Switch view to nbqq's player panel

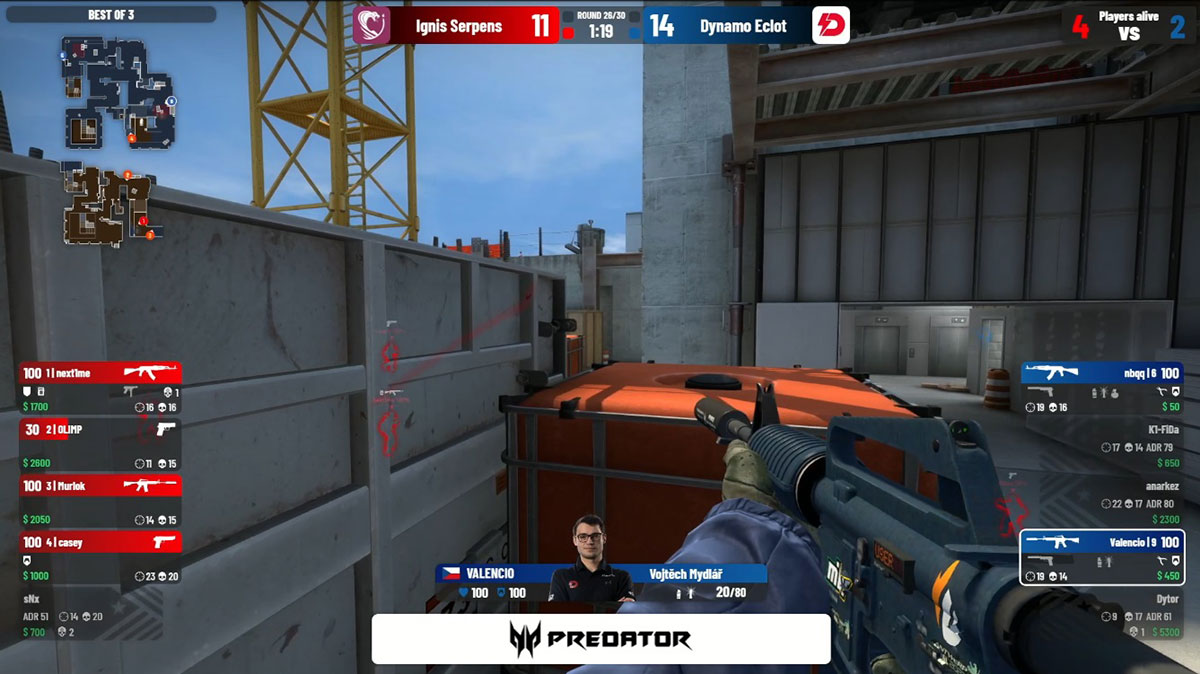tap(1101, 386)
